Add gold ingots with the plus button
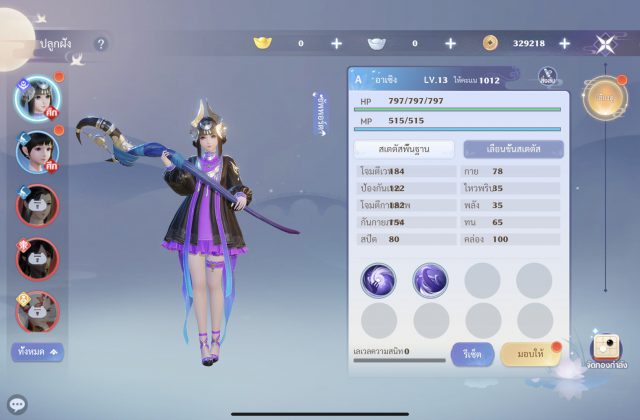 click(336, 43)
